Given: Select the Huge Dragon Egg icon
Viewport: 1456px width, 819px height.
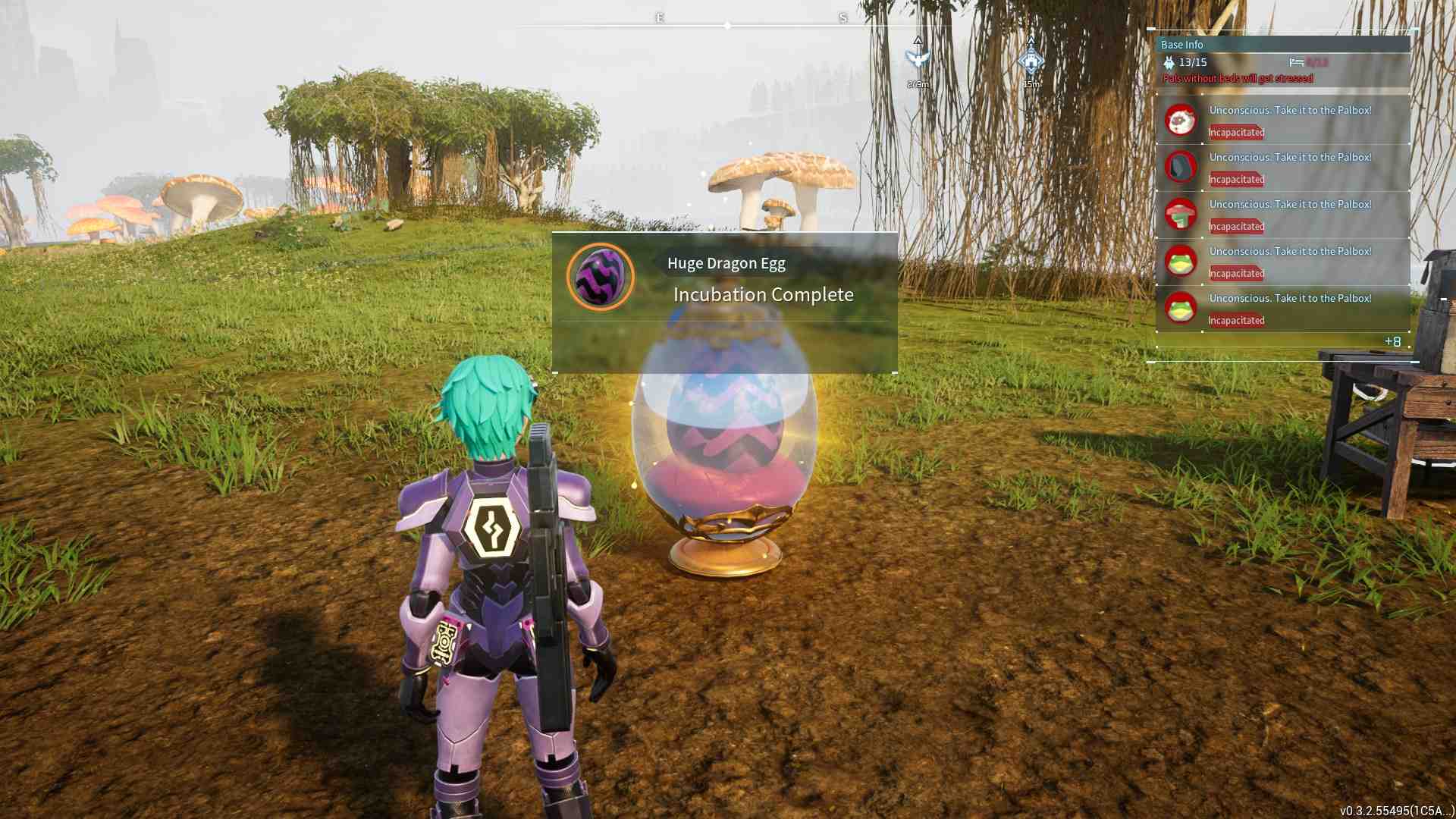Looking at the screenshot, I should pos(601,277).
